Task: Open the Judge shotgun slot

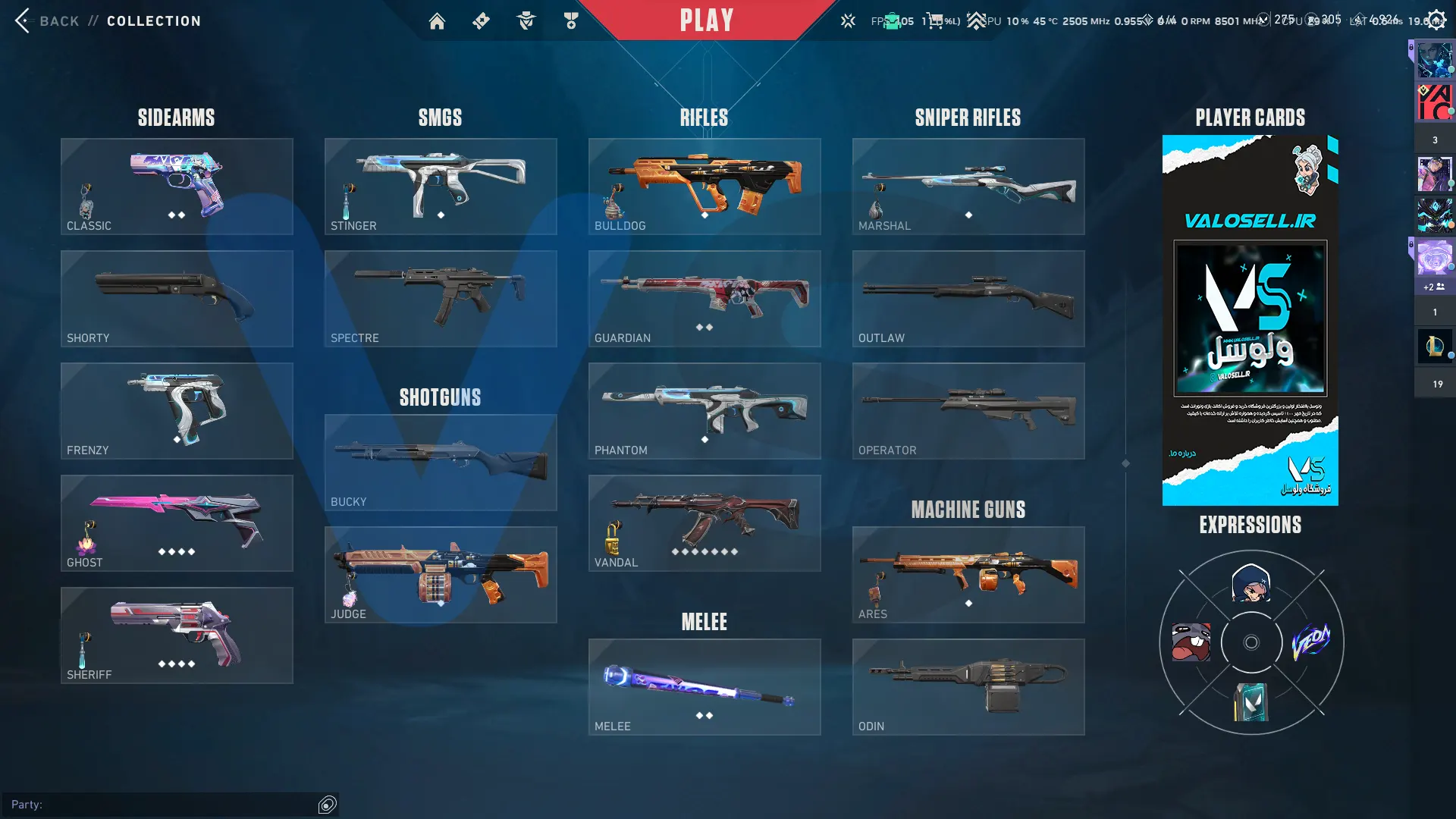Action: coord(441,575)
